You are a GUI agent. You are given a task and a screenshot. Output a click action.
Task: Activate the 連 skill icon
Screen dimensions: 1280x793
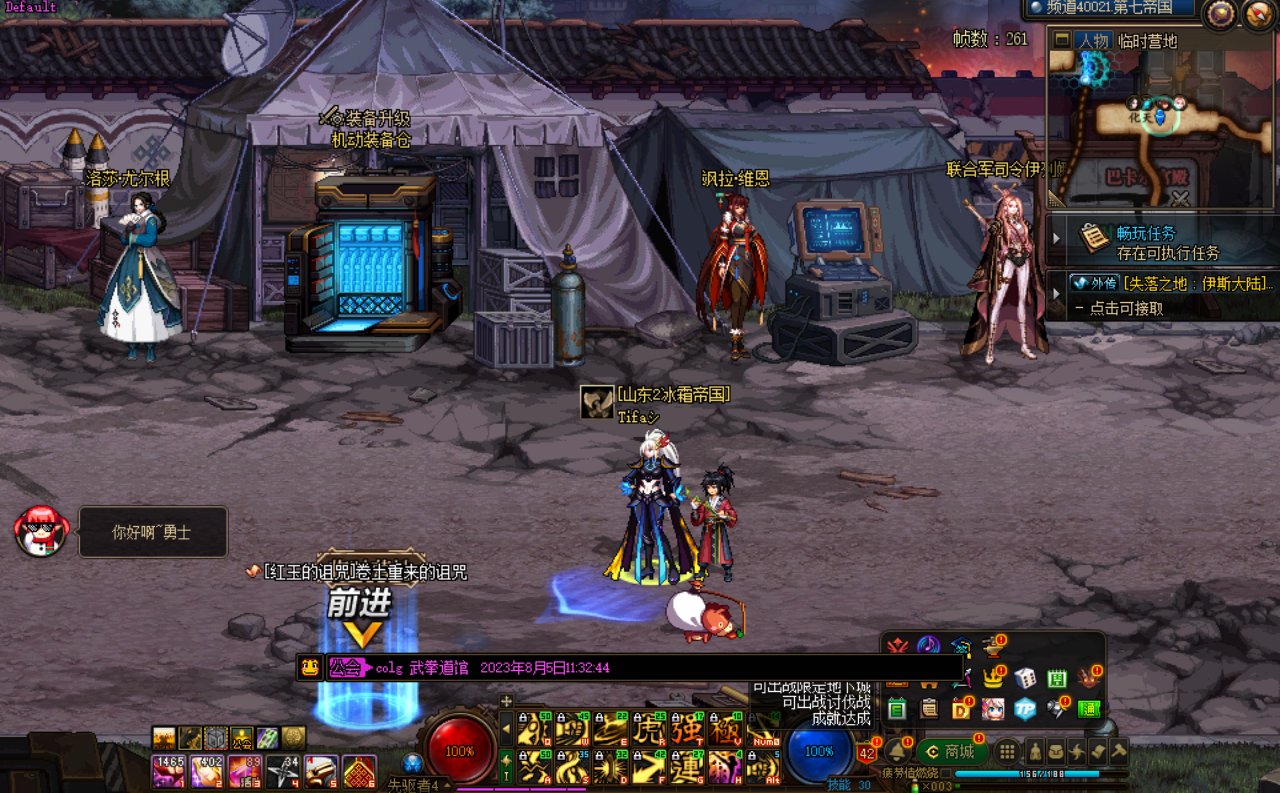pyautogui.click(x=687, y=767)
